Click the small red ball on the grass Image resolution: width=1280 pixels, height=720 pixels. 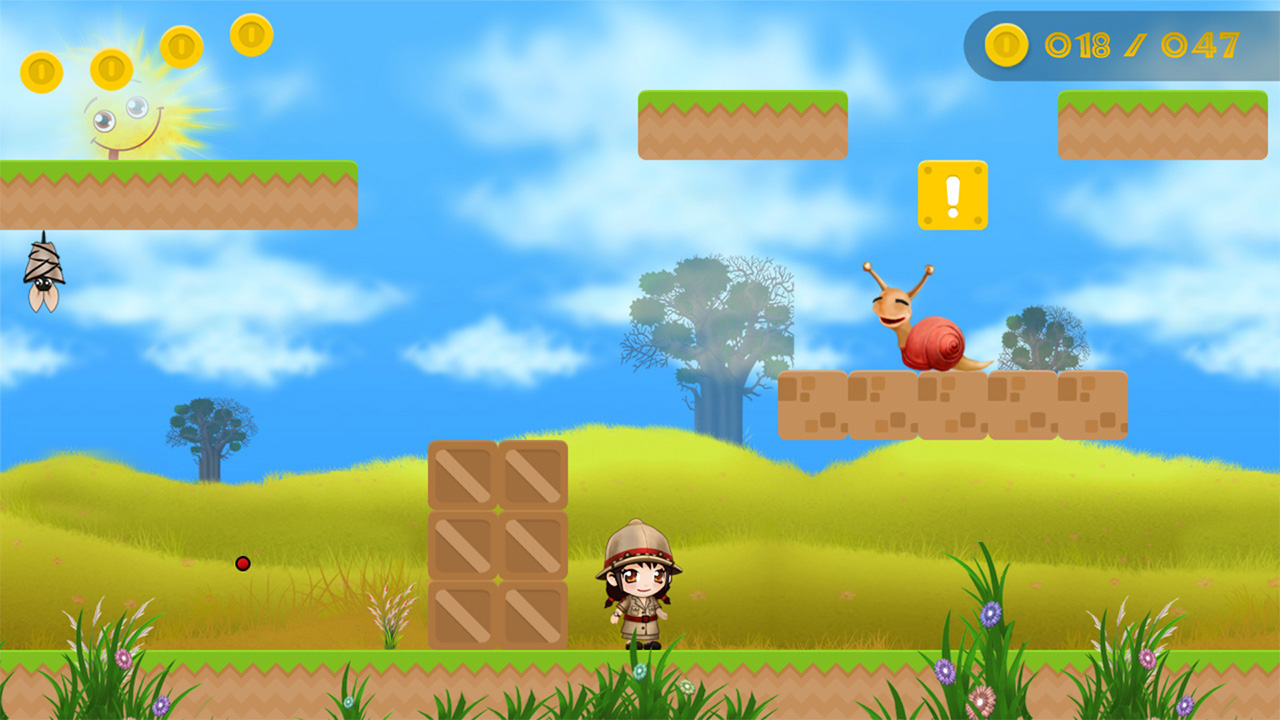pos(242,565)
